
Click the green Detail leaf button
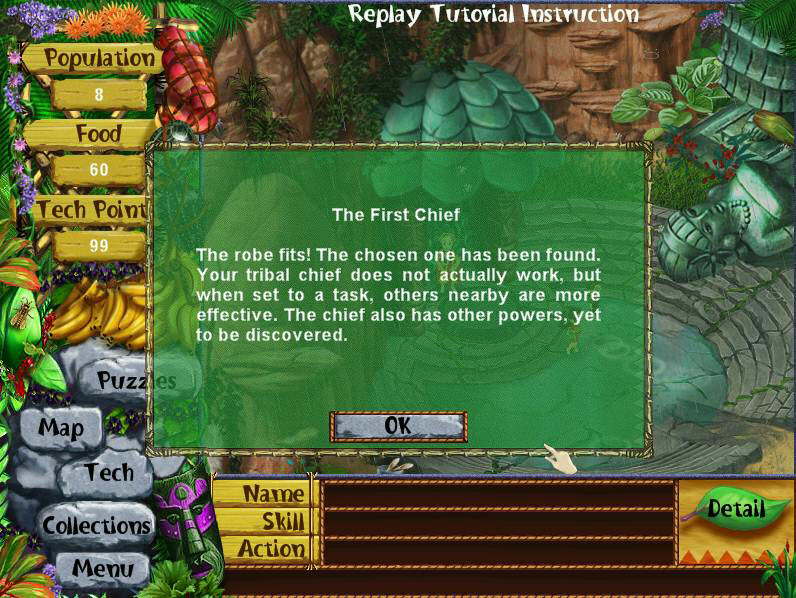click(735, 509)
